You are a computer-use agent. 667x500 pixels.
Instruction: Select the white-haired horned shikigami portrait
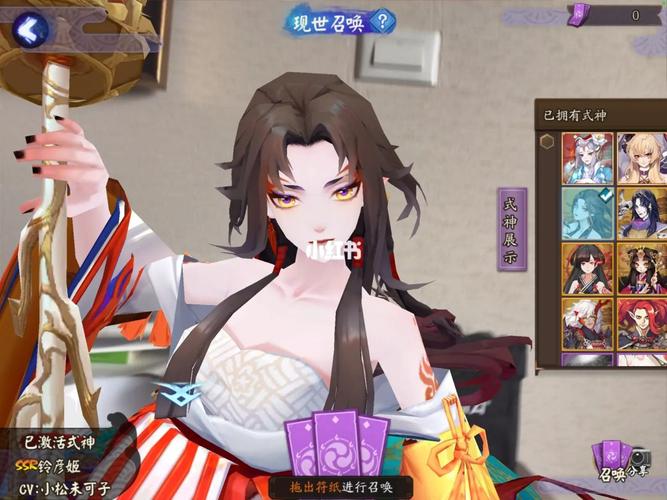point(587,322)
